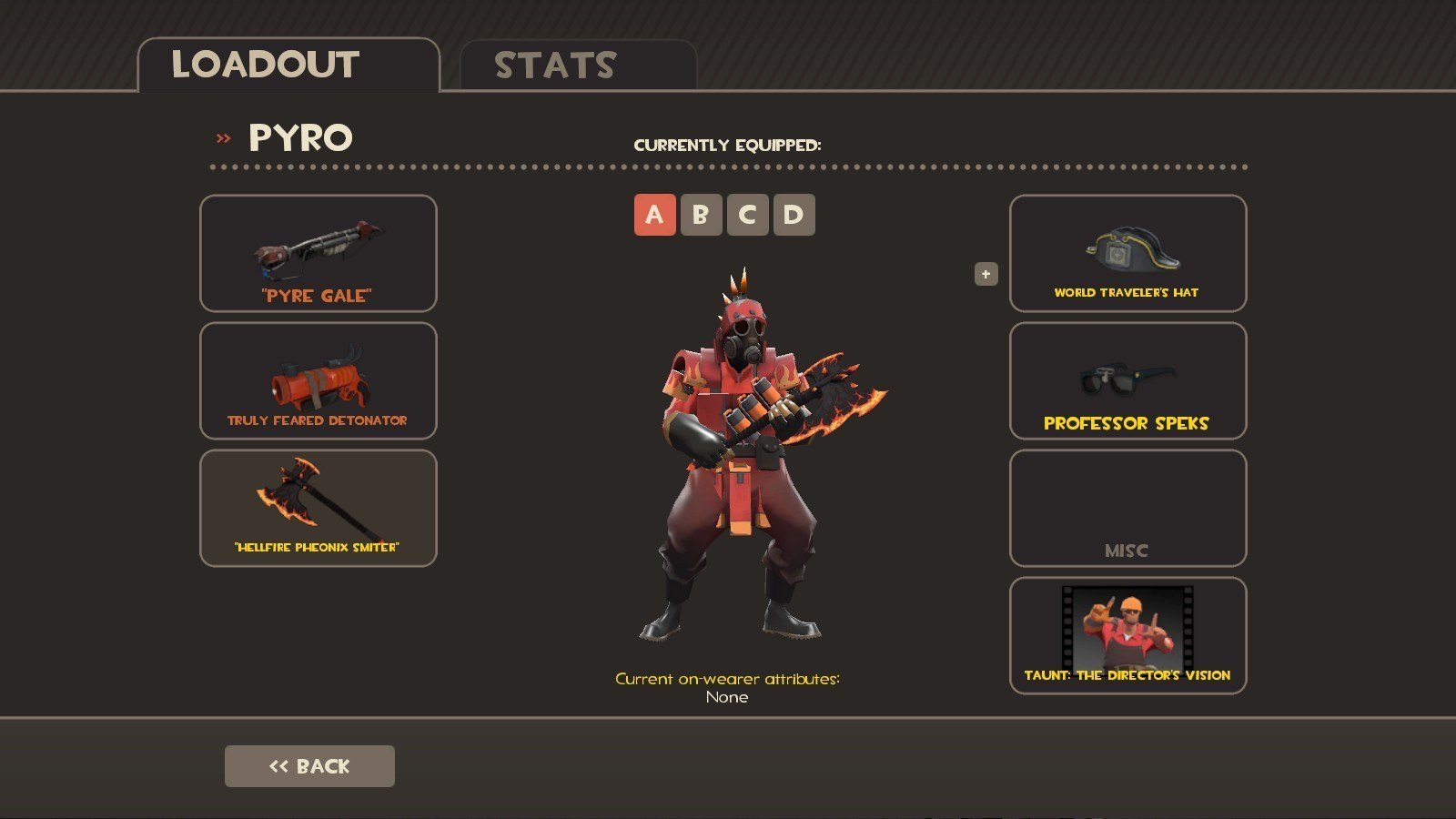Open the empty Misc slot
The width and height of the screenshot is (1456, 819).
pos(1127,508)
